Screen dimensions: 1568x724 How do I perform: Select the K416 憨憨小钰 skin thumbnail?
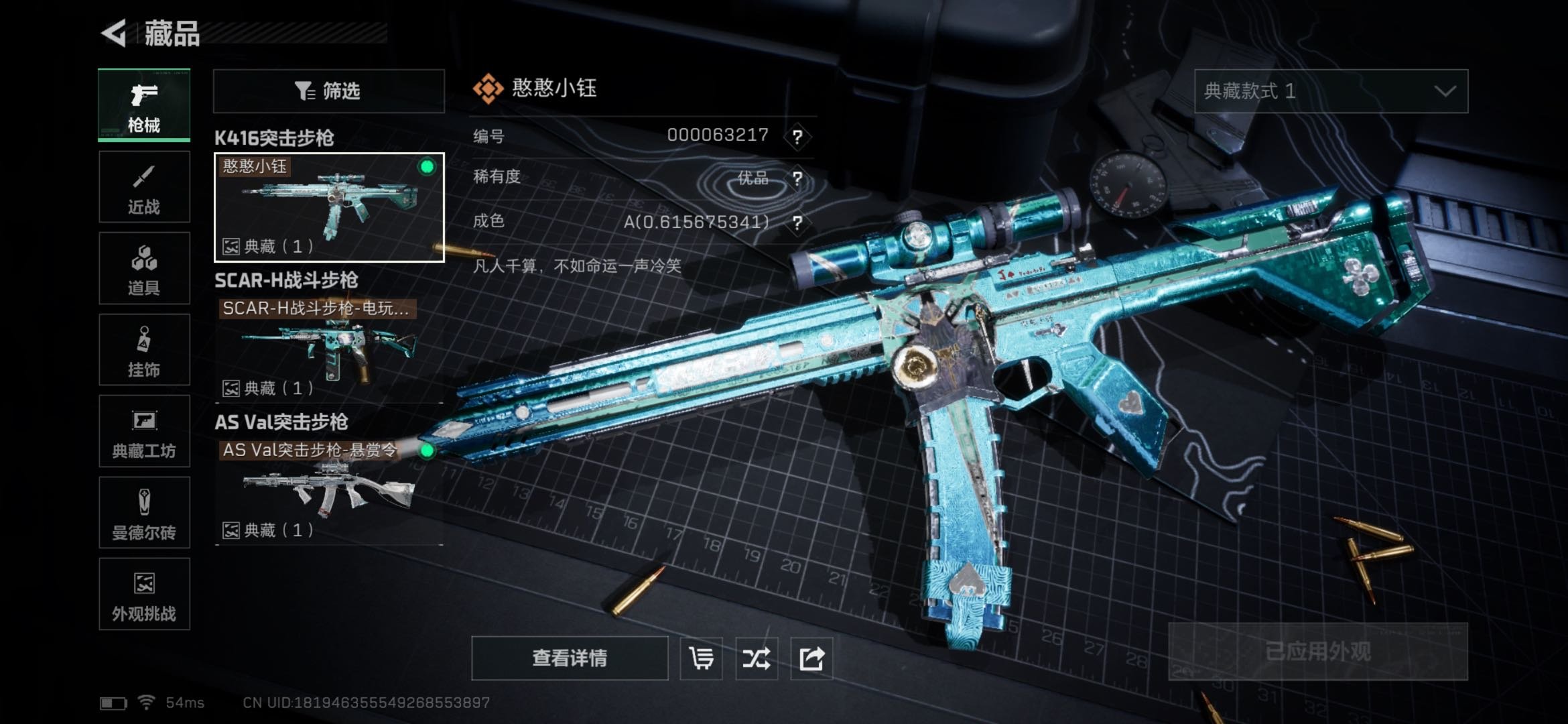[x=328, y=207]
